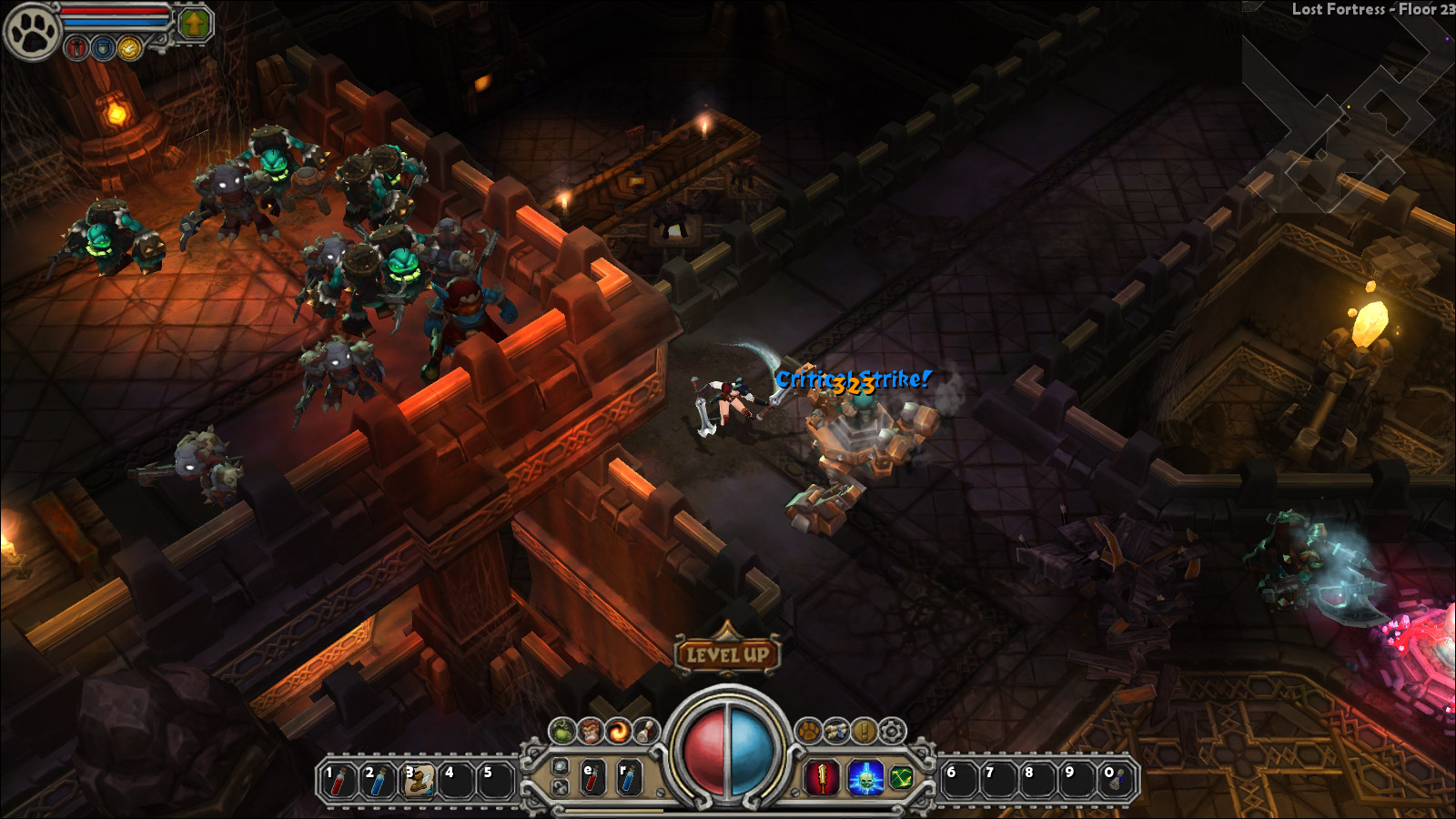This screenshot has height=819, width=1456.
Task: Use the item in hotbar slot 0
Action: (x=1116, y=781)
